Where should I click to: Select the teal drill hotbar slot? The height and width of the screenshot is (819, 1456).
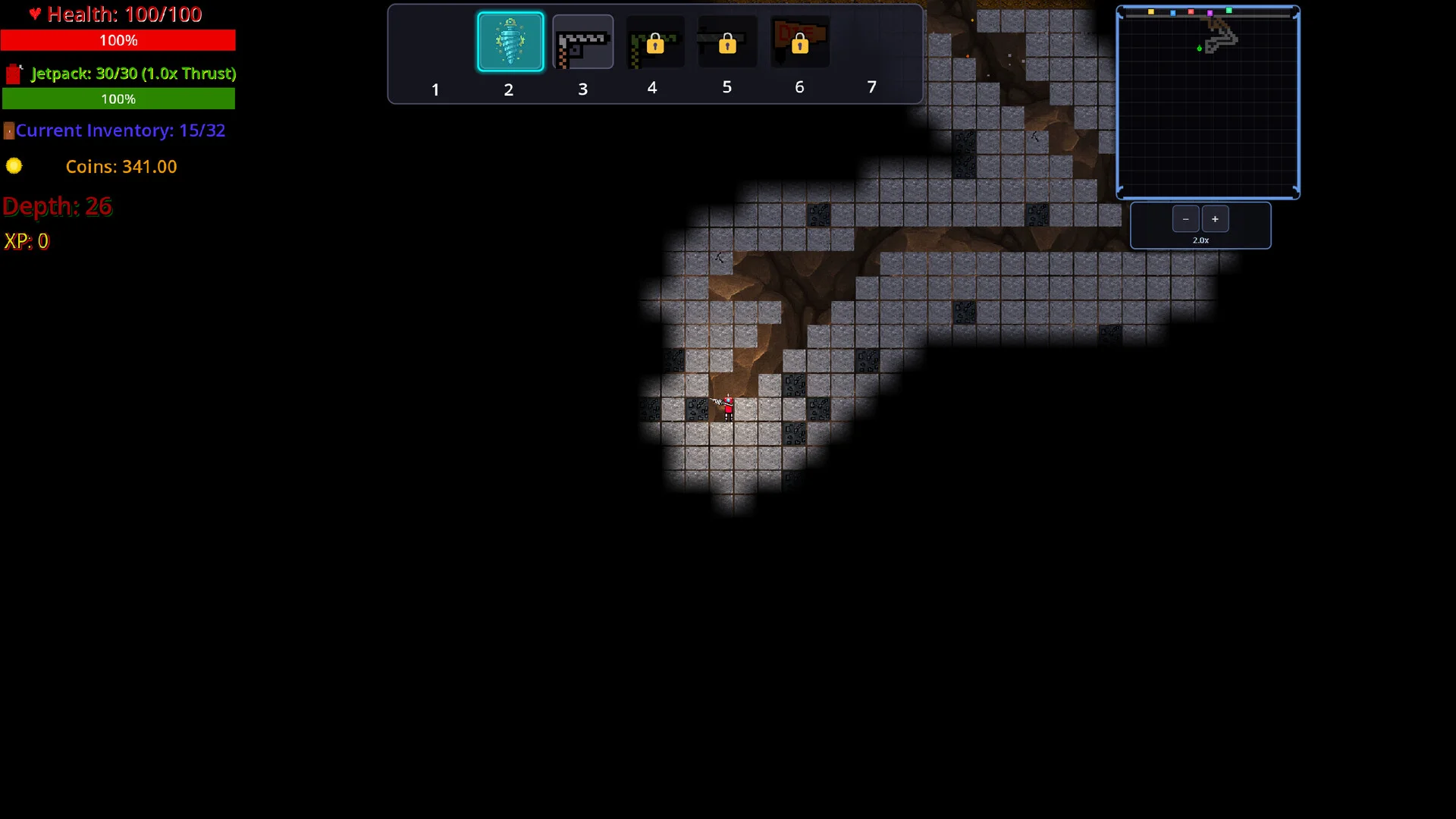pyautogui.click(x=510, y=42)
